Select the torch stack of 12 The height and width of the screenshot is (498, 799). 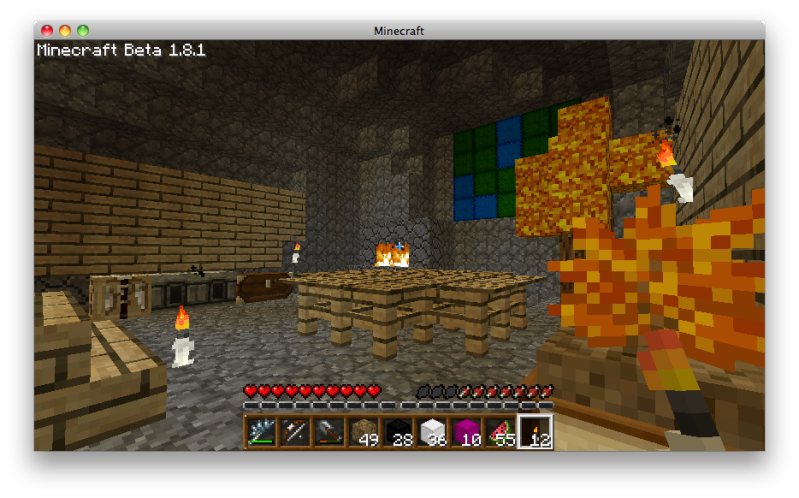tap(535, 432)
